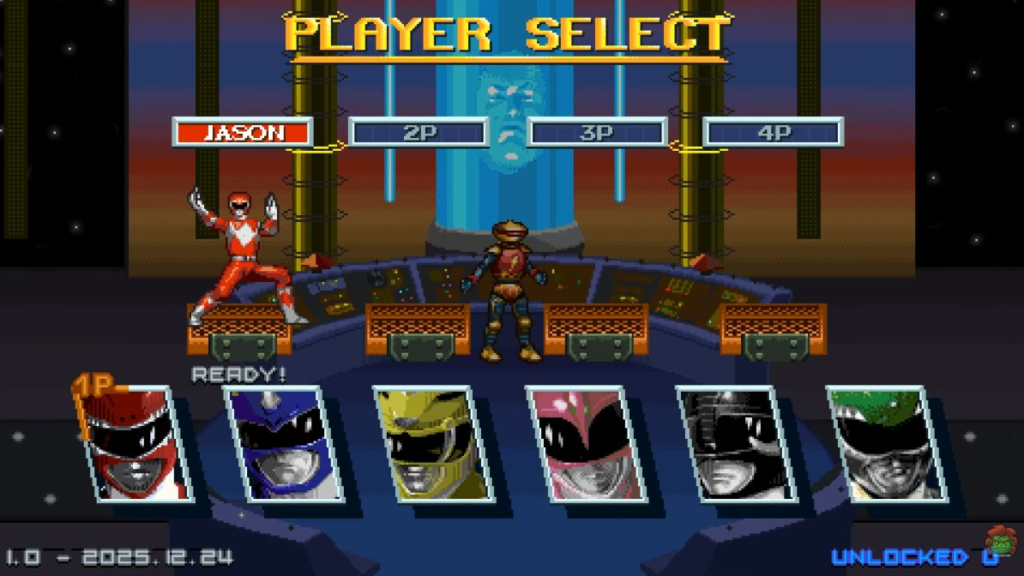Image resolution: width=1024 pixels, height=576 pixels.
Task: Choose the Black Ranger portrait
Action: 737,444
